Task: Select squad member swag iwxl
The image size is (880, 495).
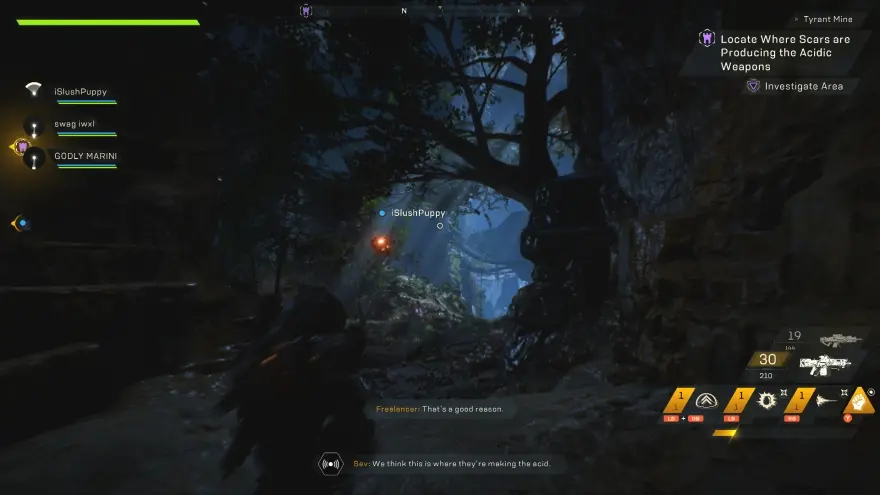Action: click(74, 125)
